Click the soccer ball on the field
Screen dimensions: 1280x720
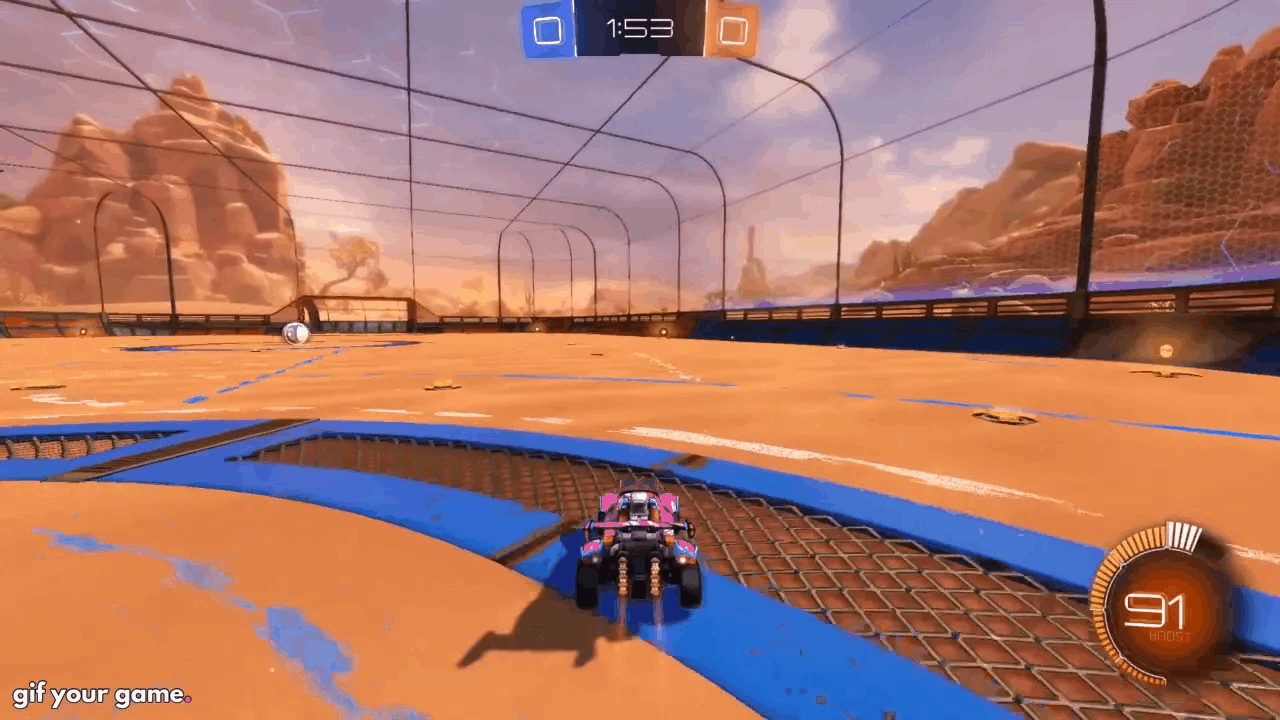295,333
